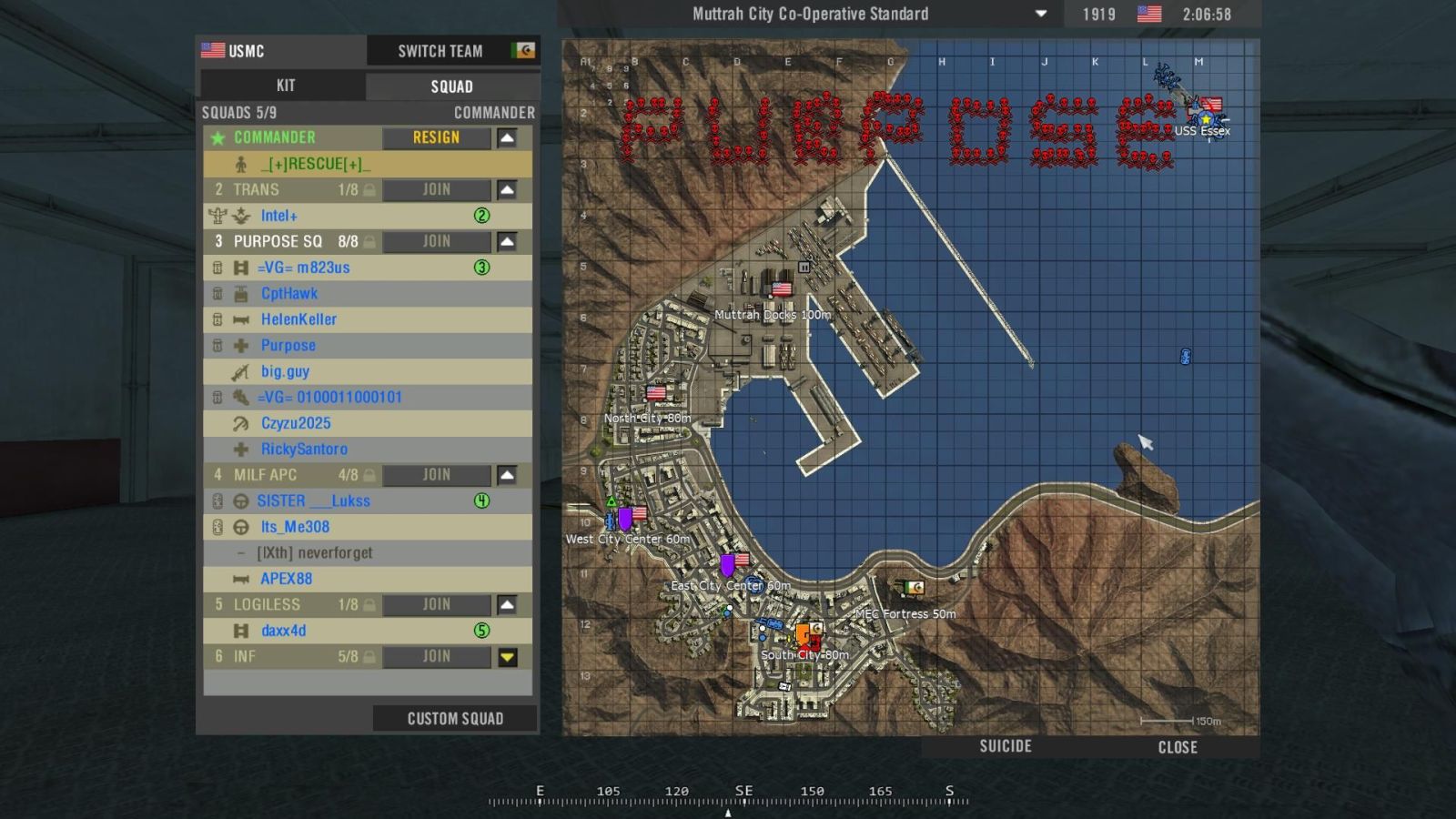1456x819 pixels.
Task: Select the MEC Fortress flag marker
Action: point(914,589)
